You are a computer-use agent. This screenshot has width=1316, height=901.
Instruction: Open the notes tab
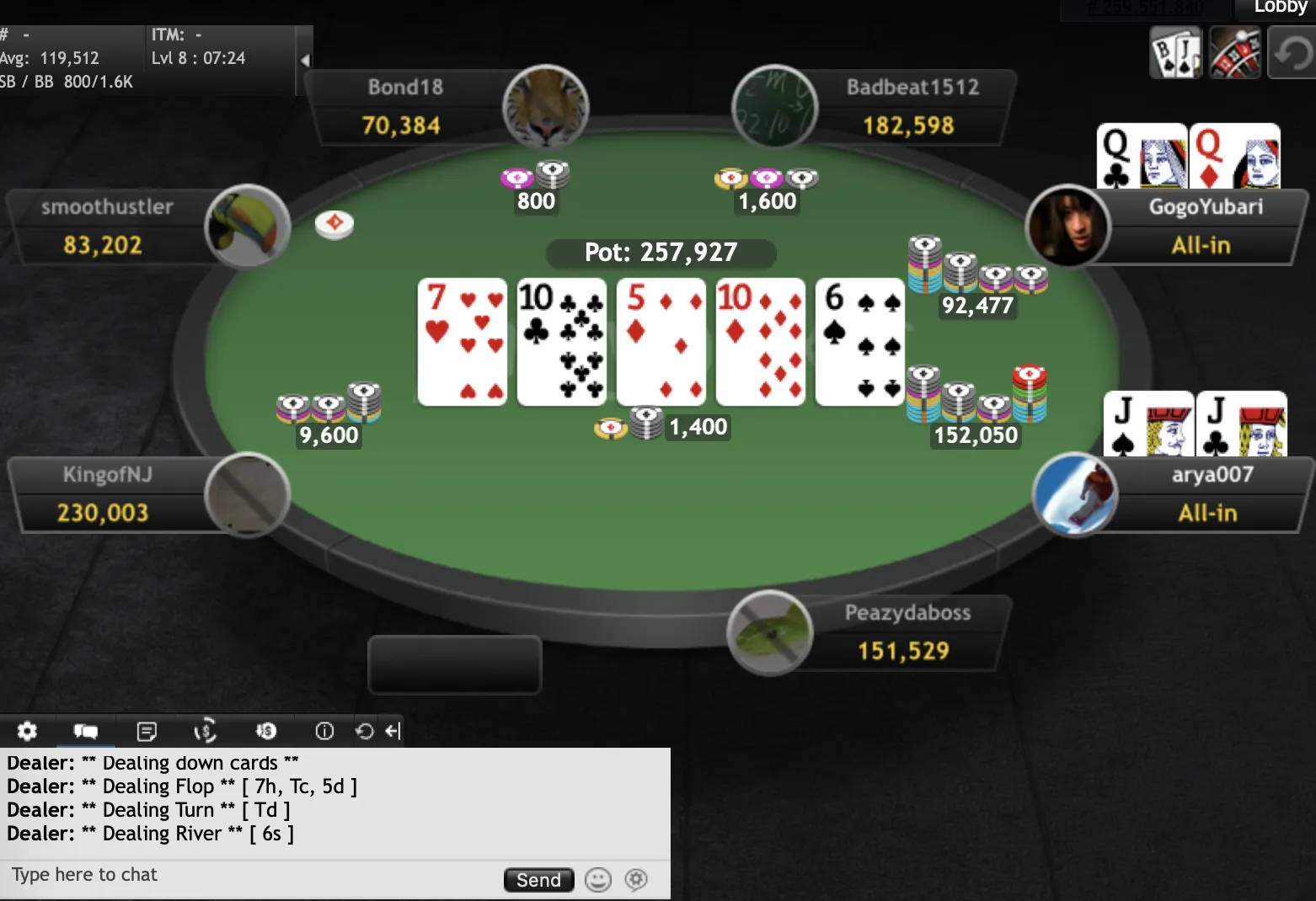tap(147, 731)
